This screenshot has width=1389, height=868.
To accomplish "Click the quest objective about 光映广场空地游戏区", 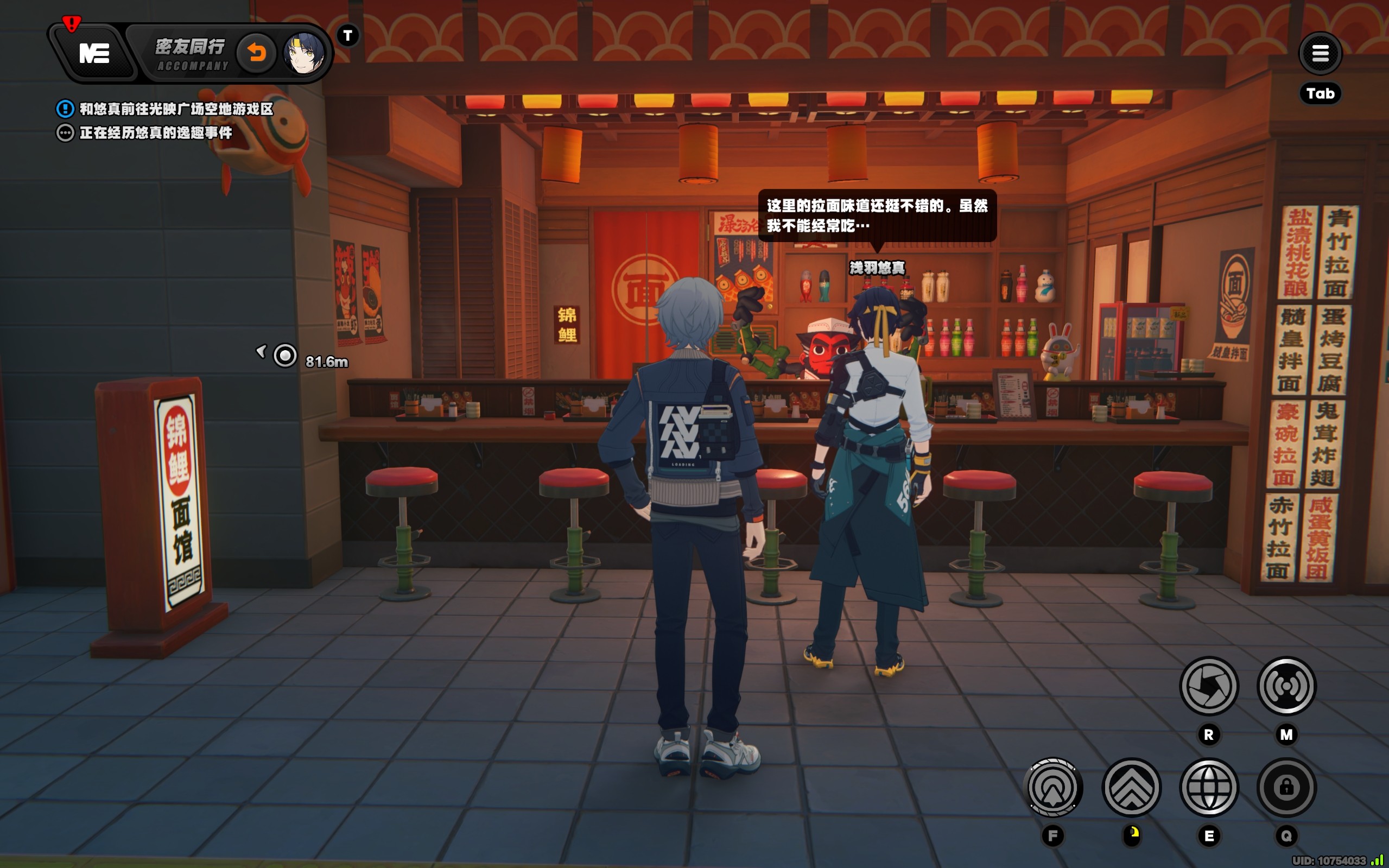I will pyautogui.click(x=176, y=109).
